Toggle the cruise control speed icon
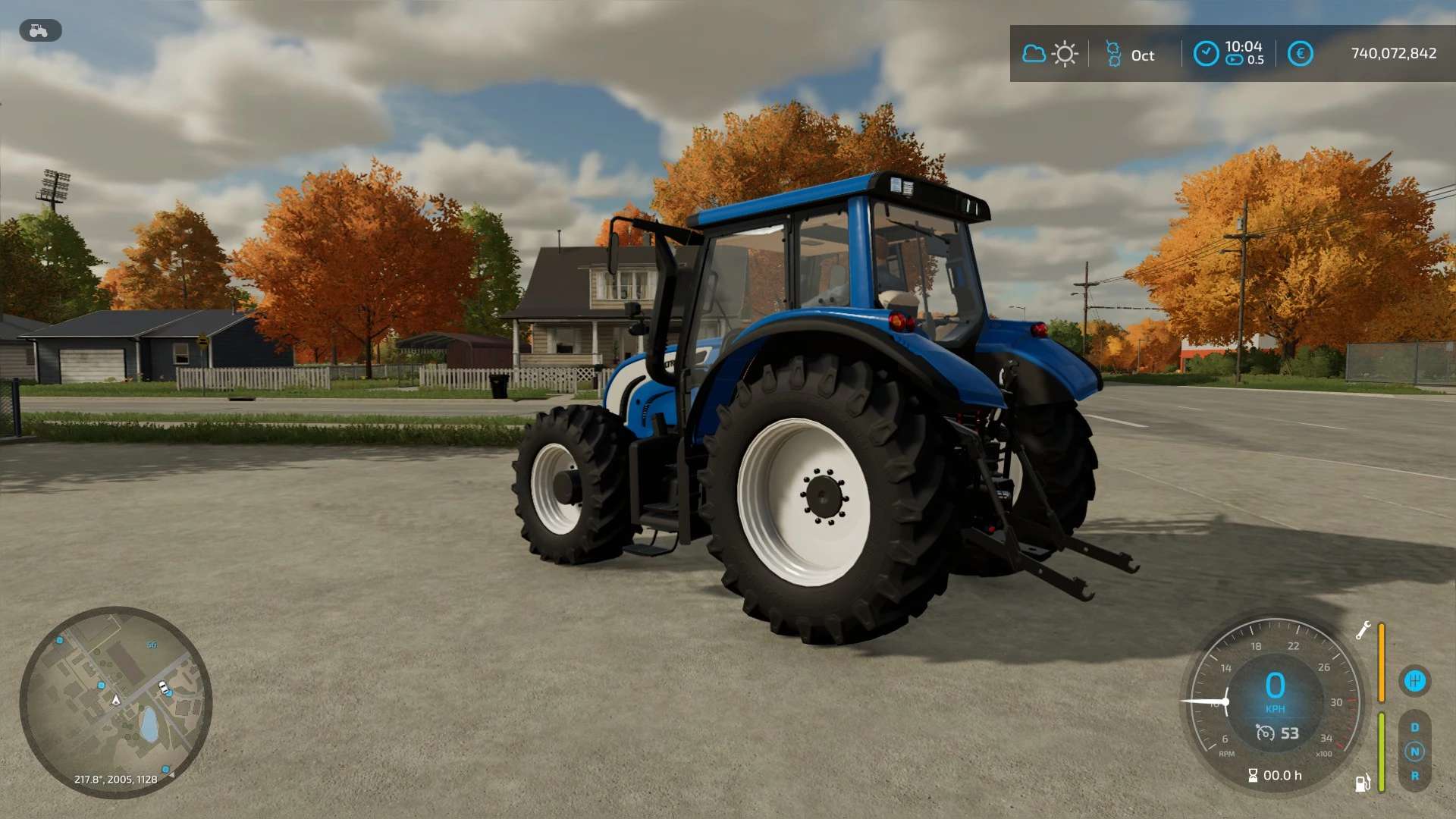The image size is (1456, 819). 1265,733
